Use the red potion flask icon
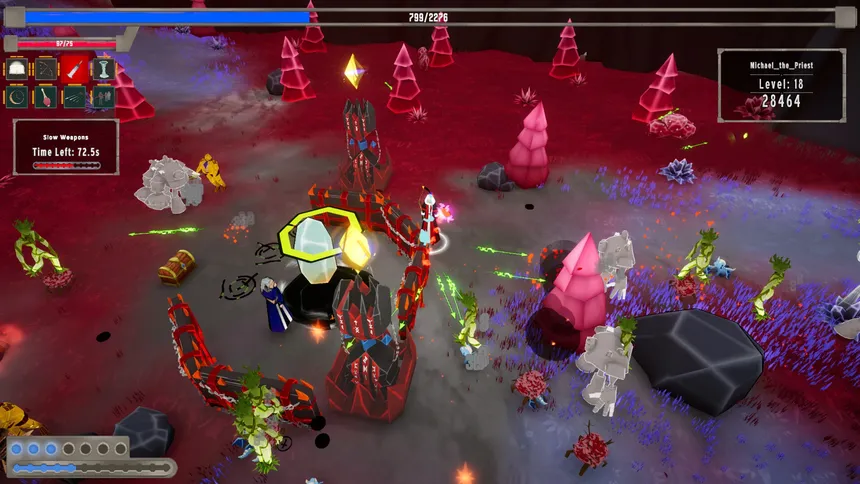Screen dimensions: 860x484 [x=46, y=97]
